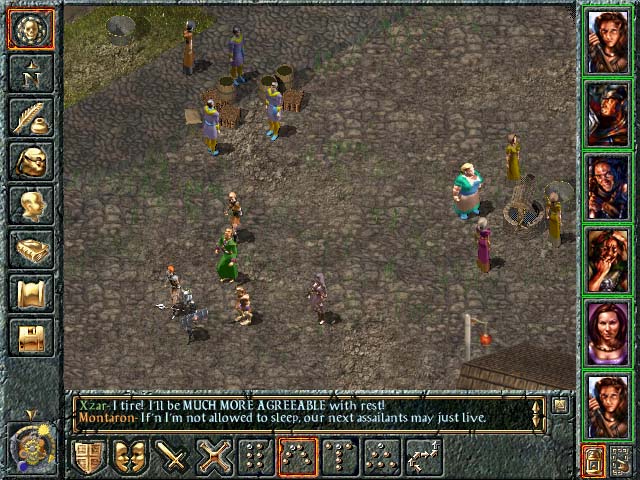The width and height of the screenshot is (640, 480).
Task: Select the highlighted arc-shaped party formation
Action: (298, 457)
